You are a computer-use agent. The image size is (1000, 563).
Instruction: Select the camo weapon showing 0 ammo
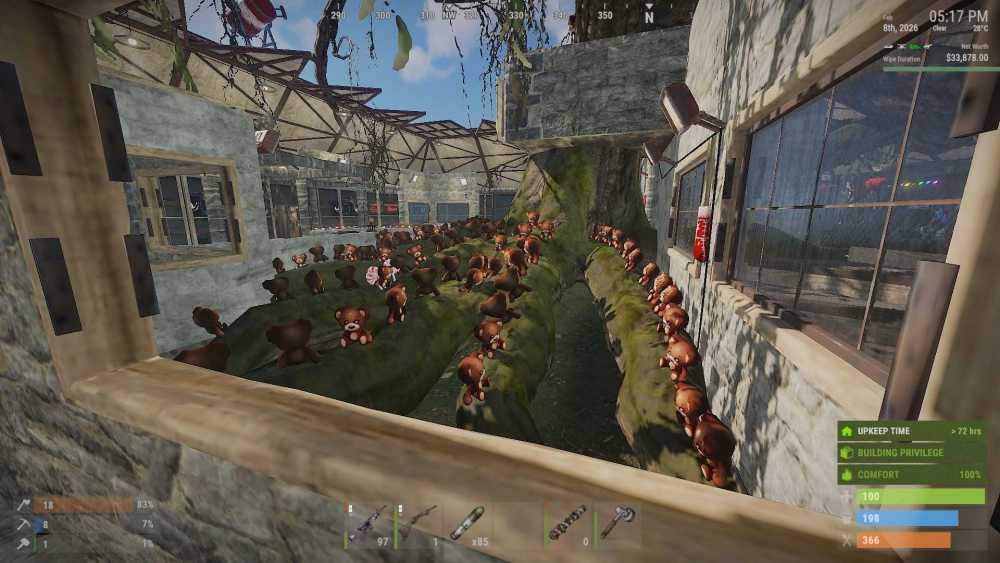pyautogui.click(x=569, y=524)
